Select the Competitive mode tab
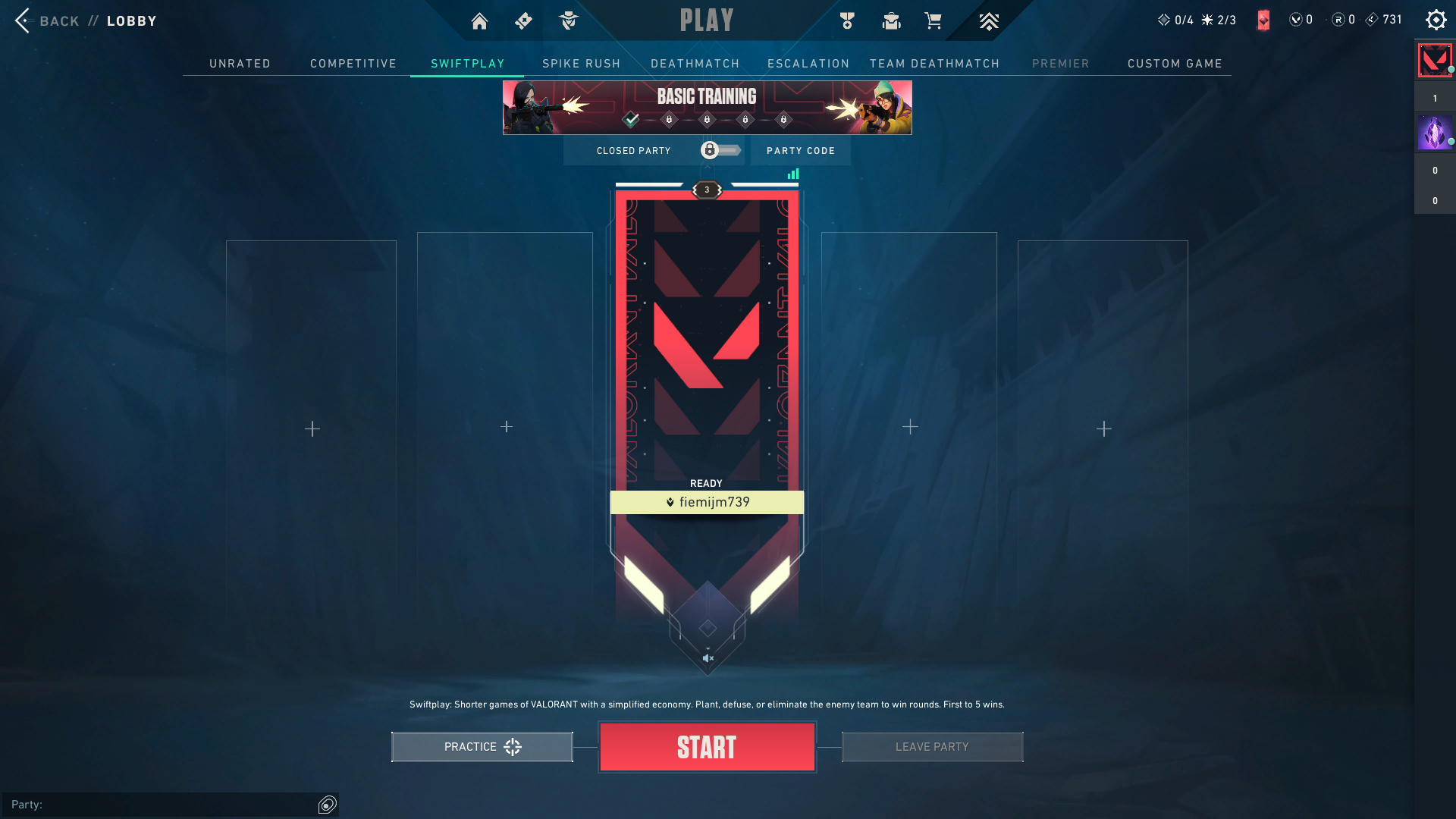 click(353, 64)
